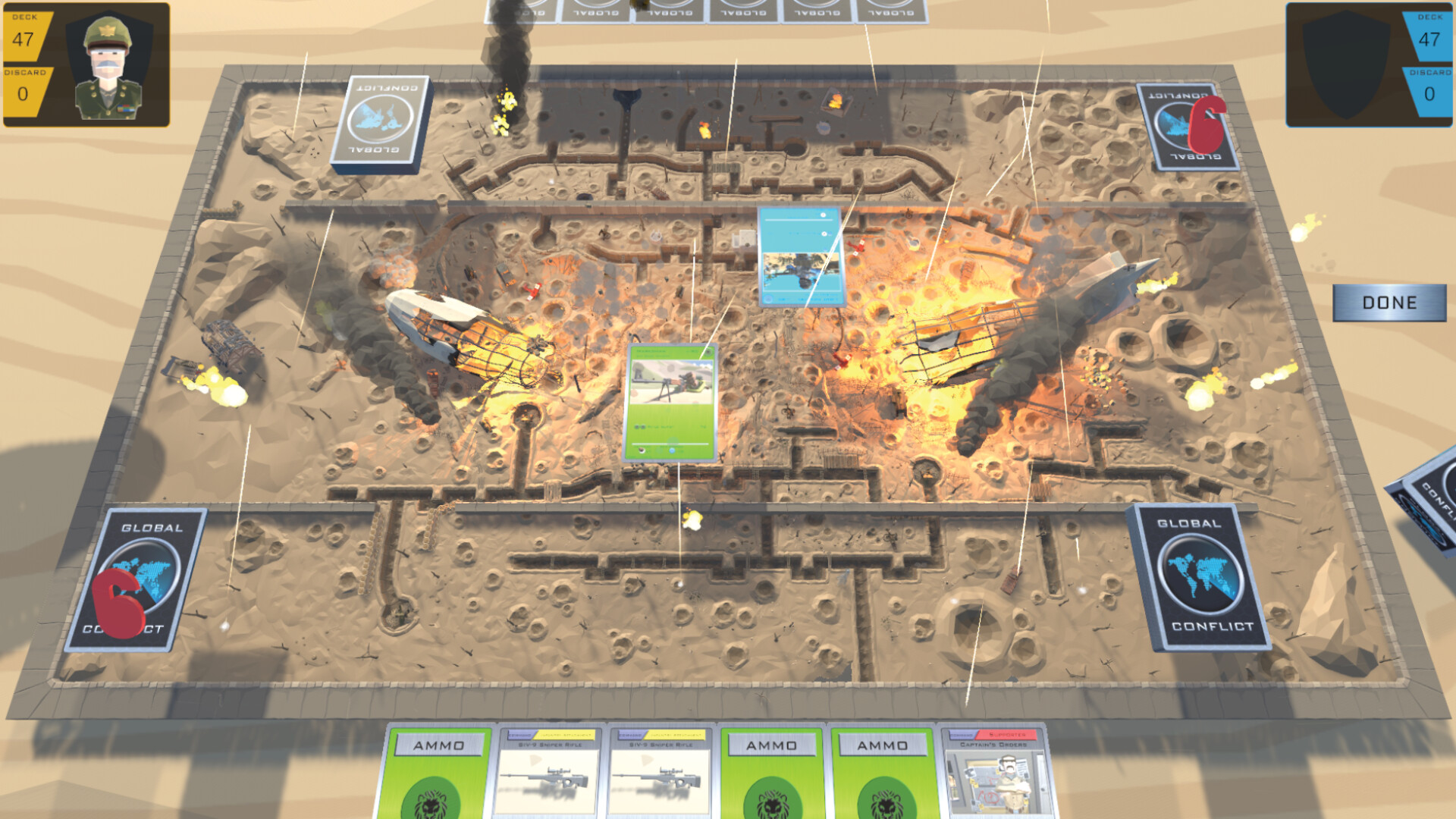The height and width of the screenshot is (819, 1456).
Task: Click the progress bar on the green machine gun card
Action: (x=671, y=443)
